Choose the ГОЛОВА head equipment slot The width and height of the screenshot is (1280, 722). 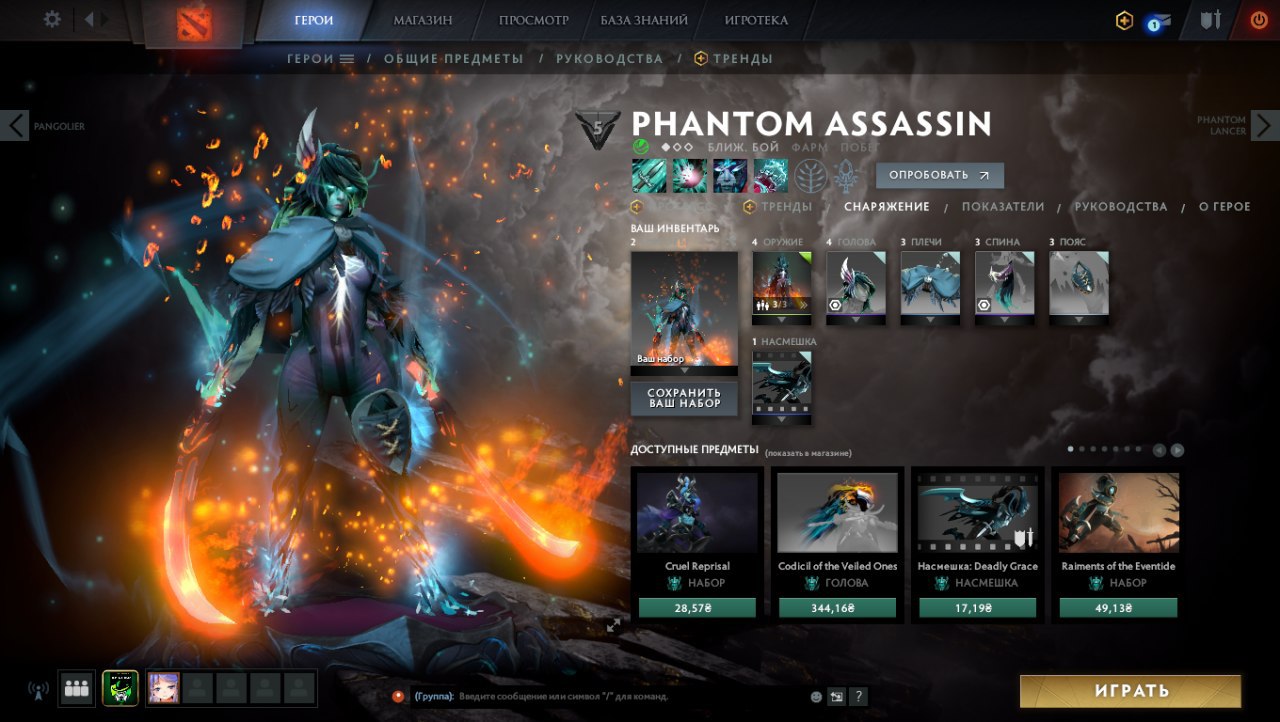[x=856, y=283]
